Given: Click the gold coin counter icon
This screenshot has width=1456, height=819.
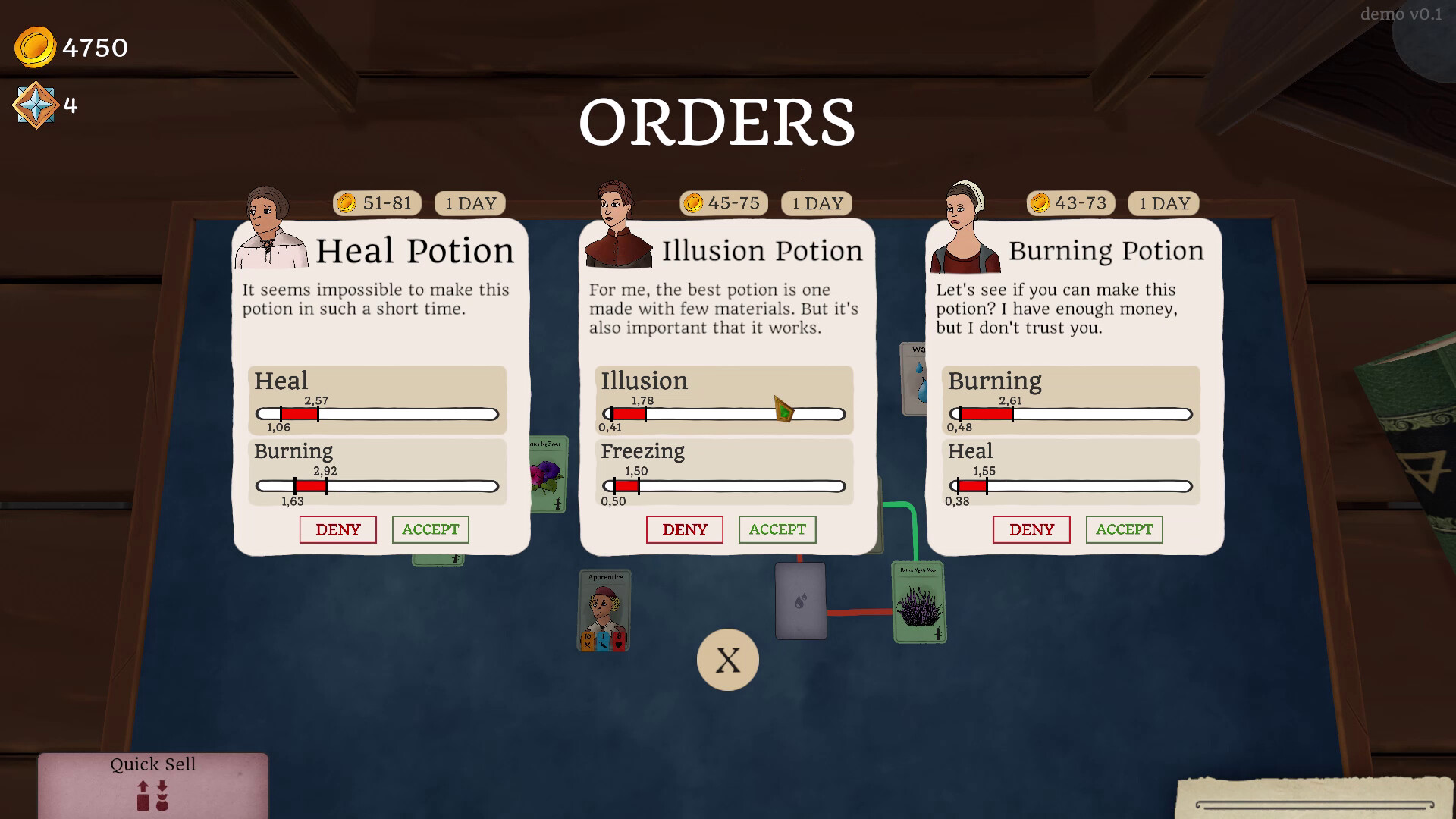Looking at the screenshot, I should click(33, 47).
